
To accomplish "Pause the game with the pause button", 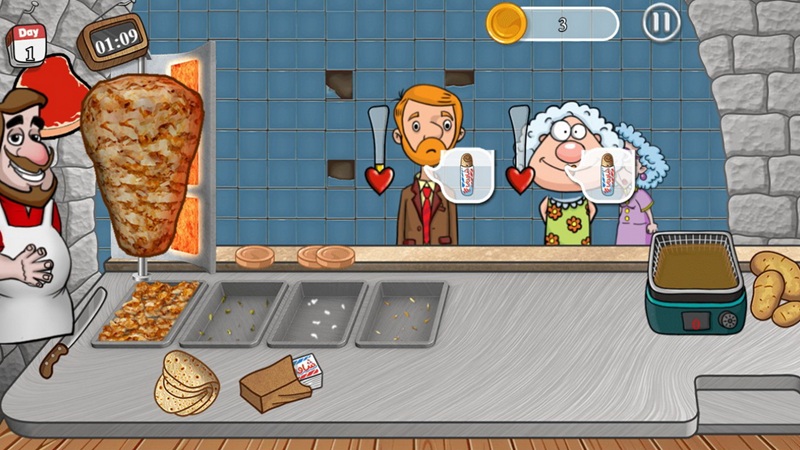I will tap(660, 22).
